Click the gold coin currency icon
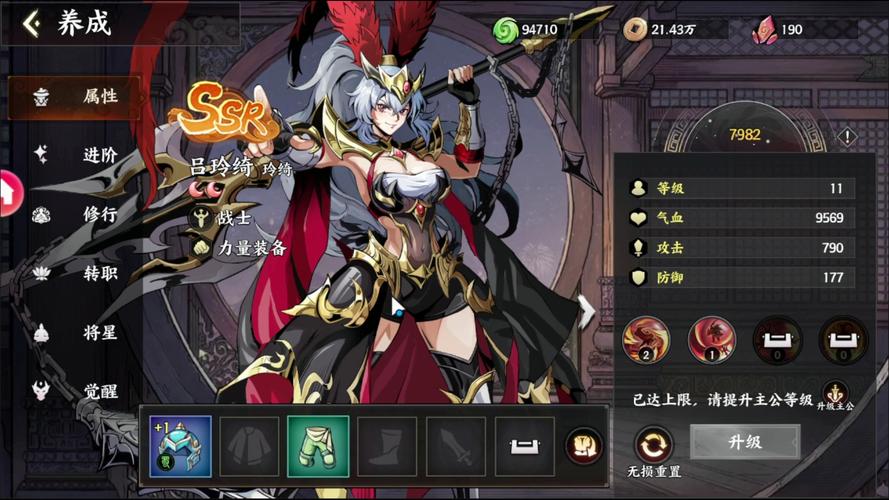The height and width of the screenshot is (500, 889). point(634,30)
